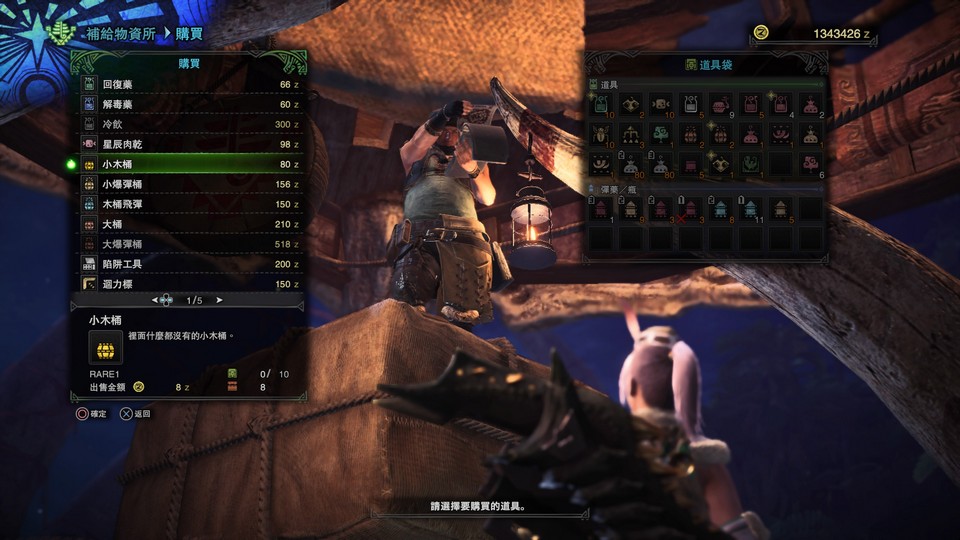Select 木桶飛彈 in the list

pos(190,204)
